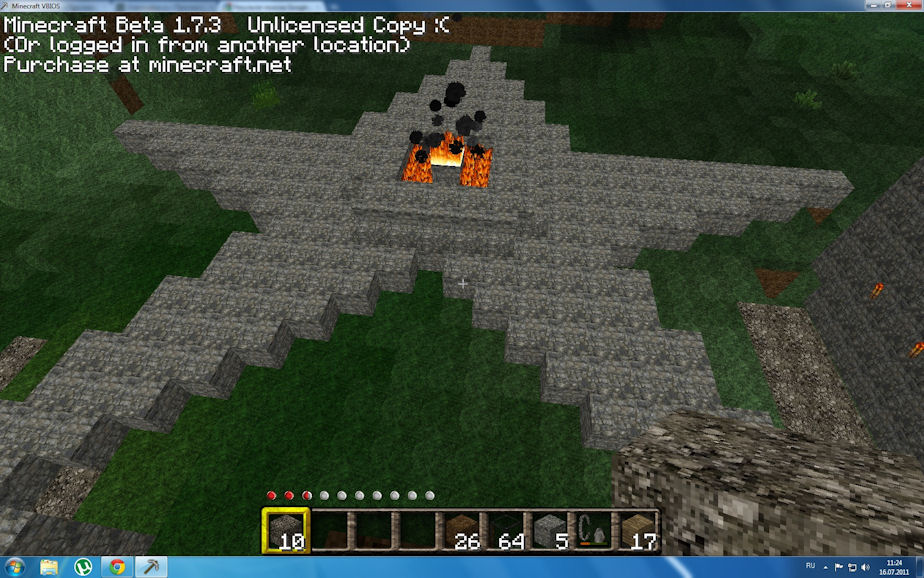This screenshot has height=578, width=924.
Task: Open the Windows Start menu
Action: click(x=15, y=568)
